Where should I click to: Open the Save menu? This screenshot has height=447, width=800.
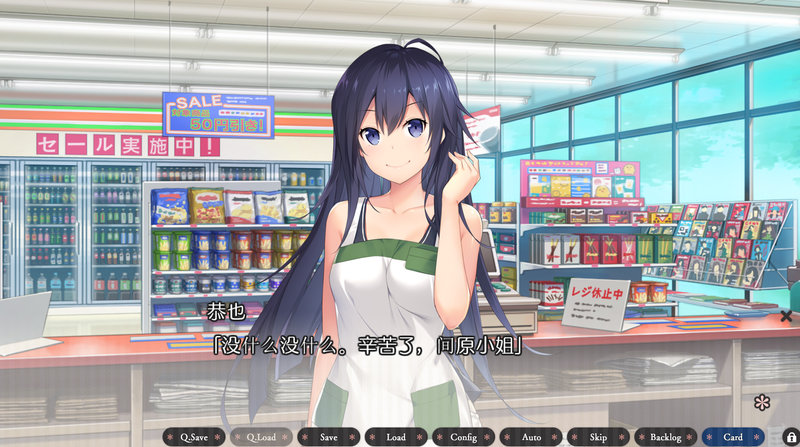(329, 437)
